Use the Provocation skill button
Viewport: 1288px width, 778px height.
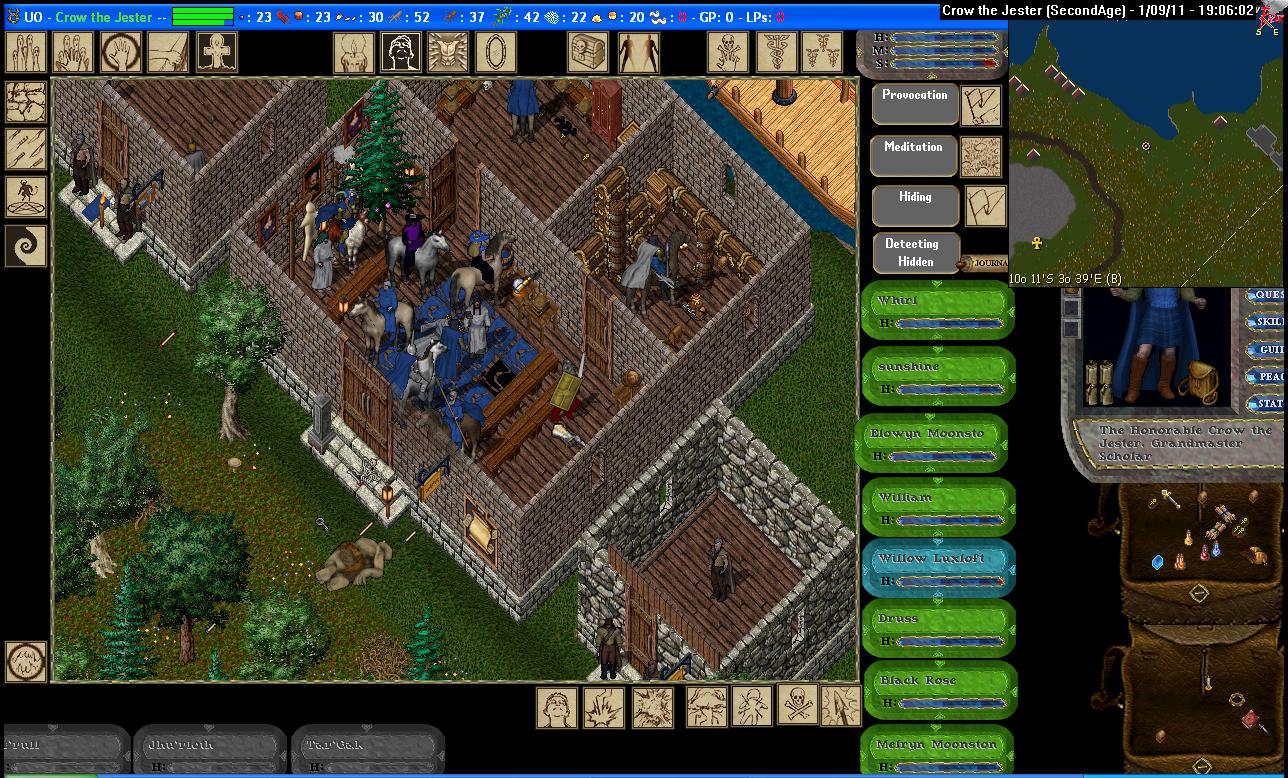click(x=914, y=104)
